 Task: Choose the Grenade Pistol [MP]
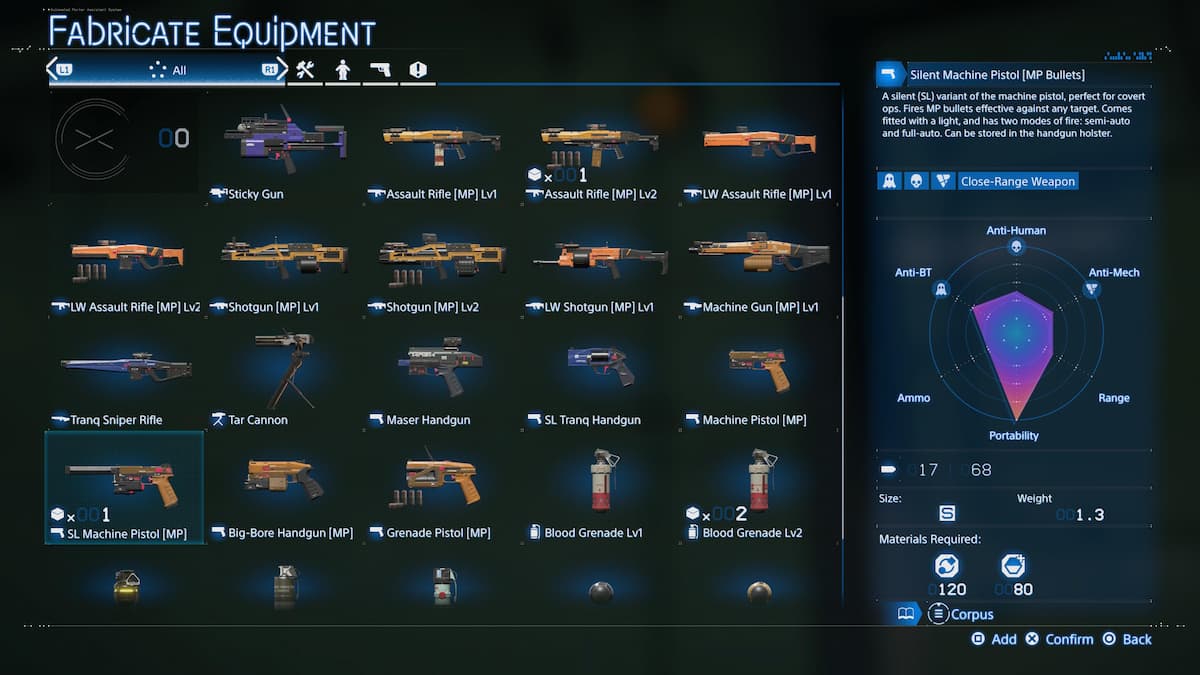pos(441,487)
